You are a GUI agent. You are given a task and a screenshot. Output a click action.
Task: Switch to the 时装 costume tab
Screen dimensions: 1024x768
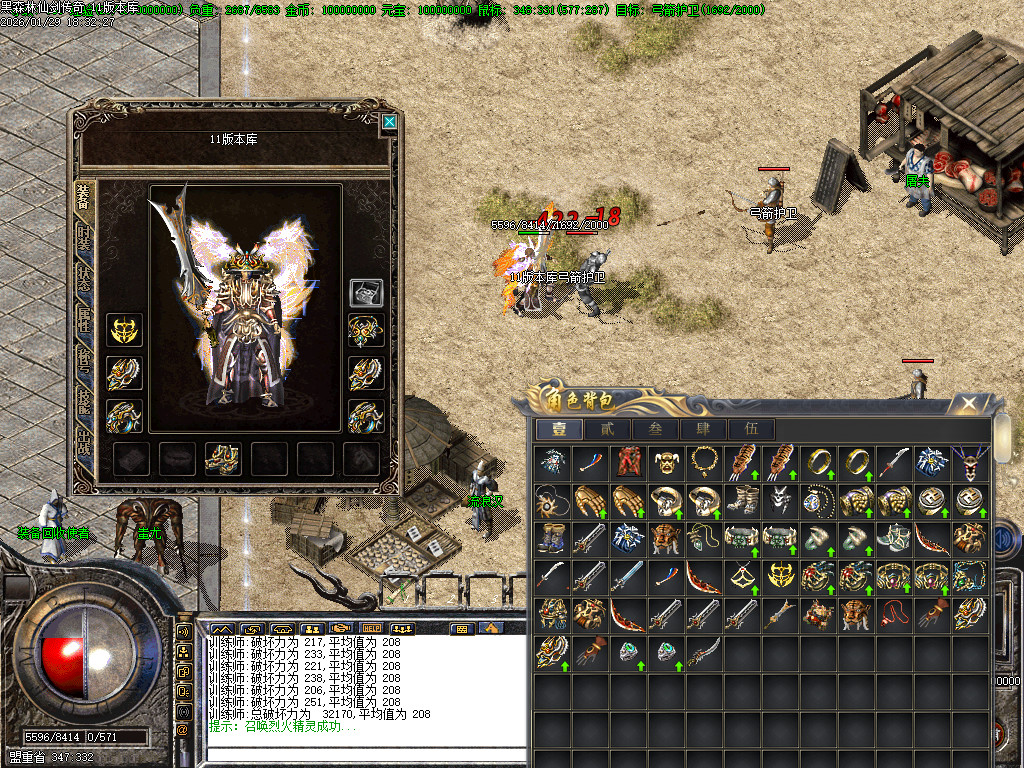coord(86,241)
